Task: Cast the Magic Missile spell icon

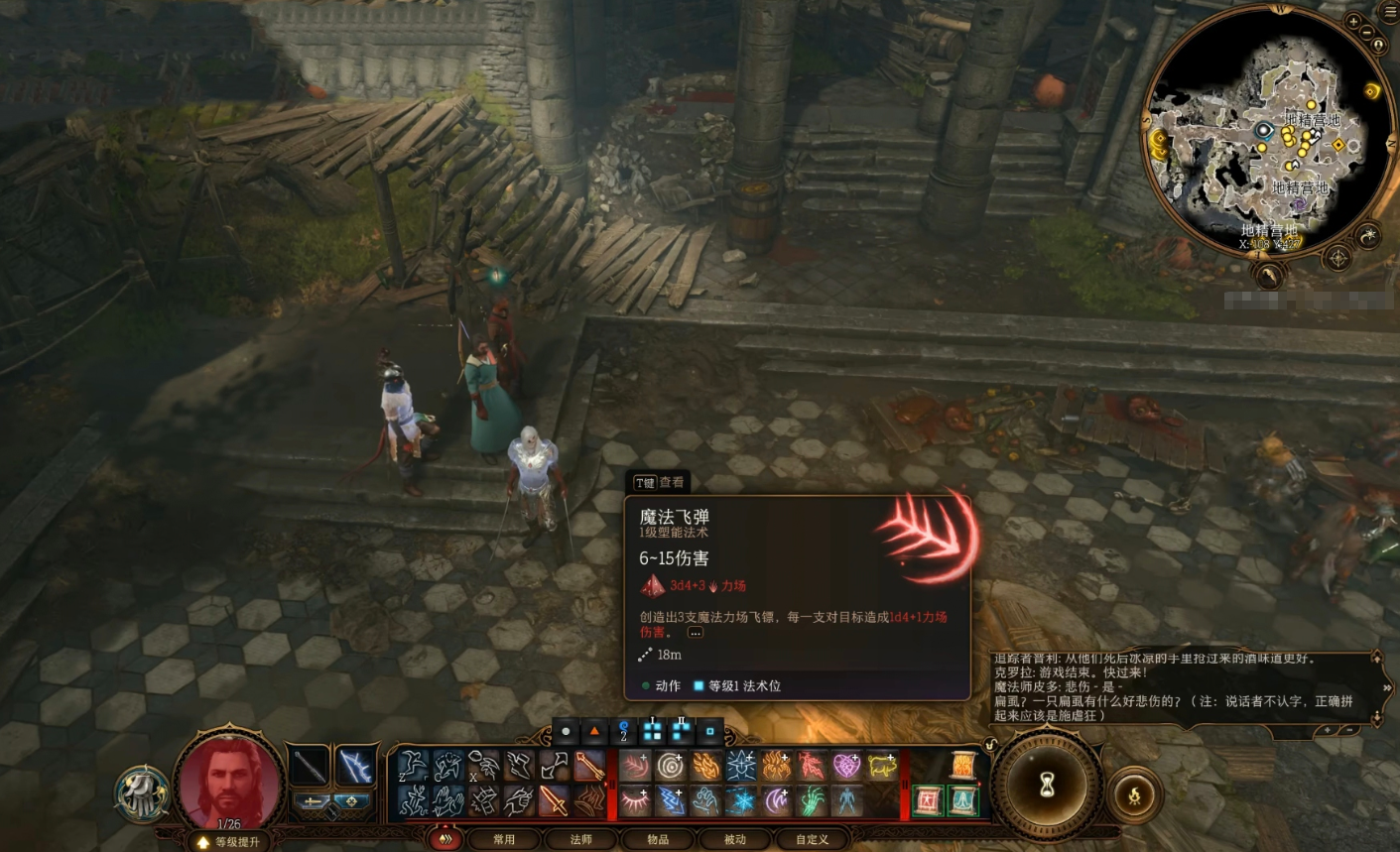Action: click(635, 767)
